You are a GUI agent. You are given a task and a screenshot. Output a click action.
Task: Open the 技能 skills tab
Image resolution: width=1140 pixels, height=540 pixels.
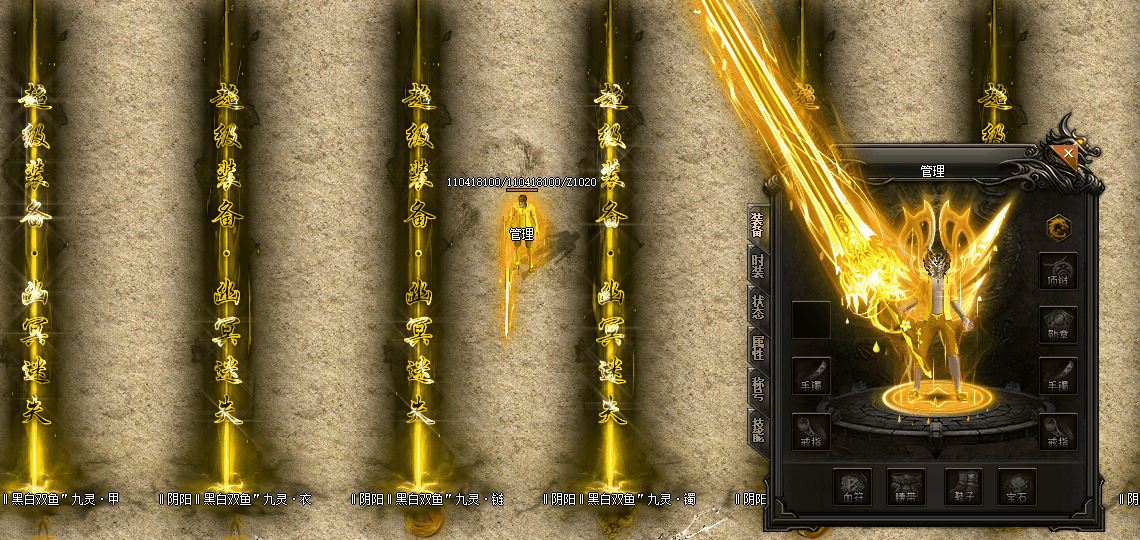[757, 429]
